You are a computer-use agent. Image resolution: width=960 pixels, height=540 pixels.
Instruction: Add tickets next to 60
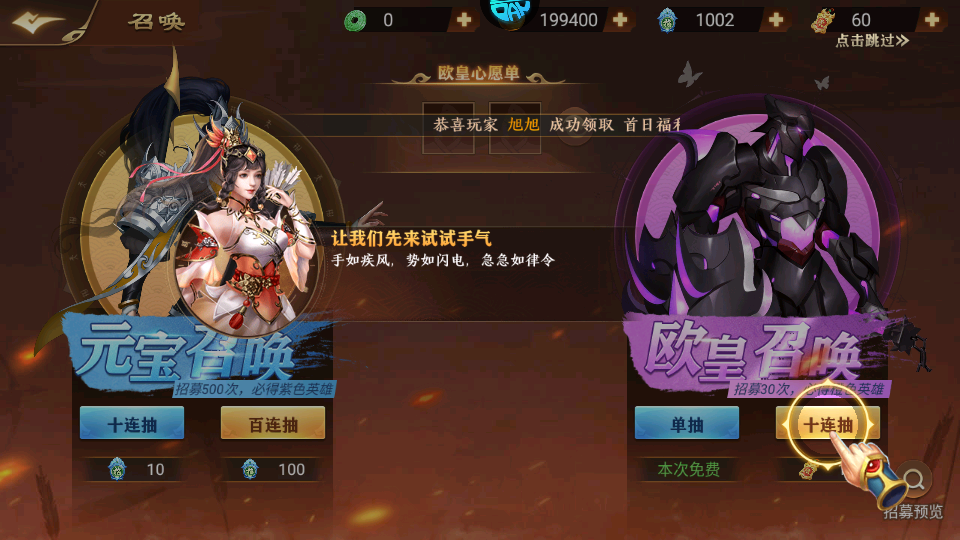(931, 20)
